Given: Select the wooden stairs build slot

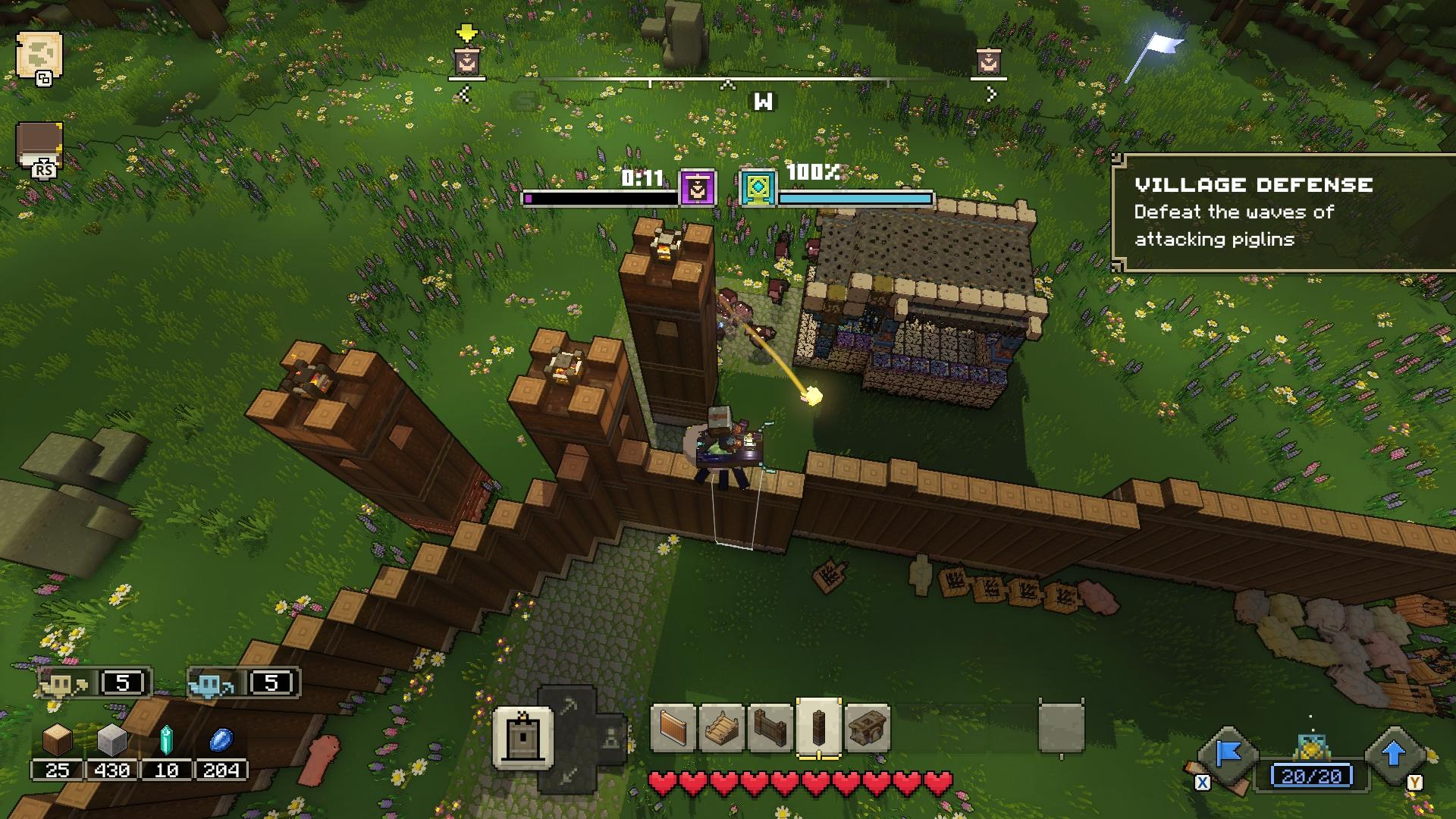Looking at the screenshot, I should (x=721, y=728).
